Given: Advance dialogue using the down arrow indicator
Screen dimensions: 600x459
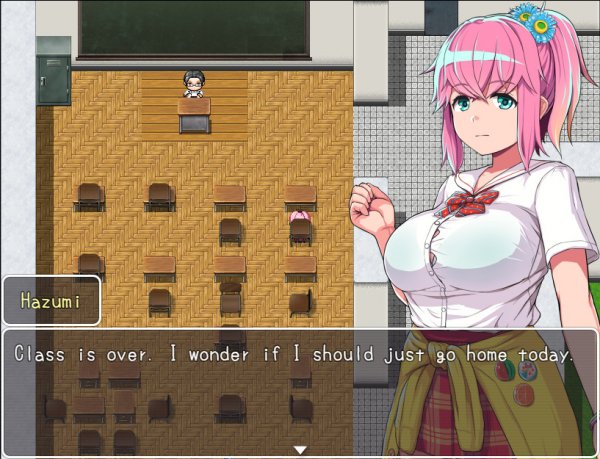Looking at the screenshot, I should point(299,449).
